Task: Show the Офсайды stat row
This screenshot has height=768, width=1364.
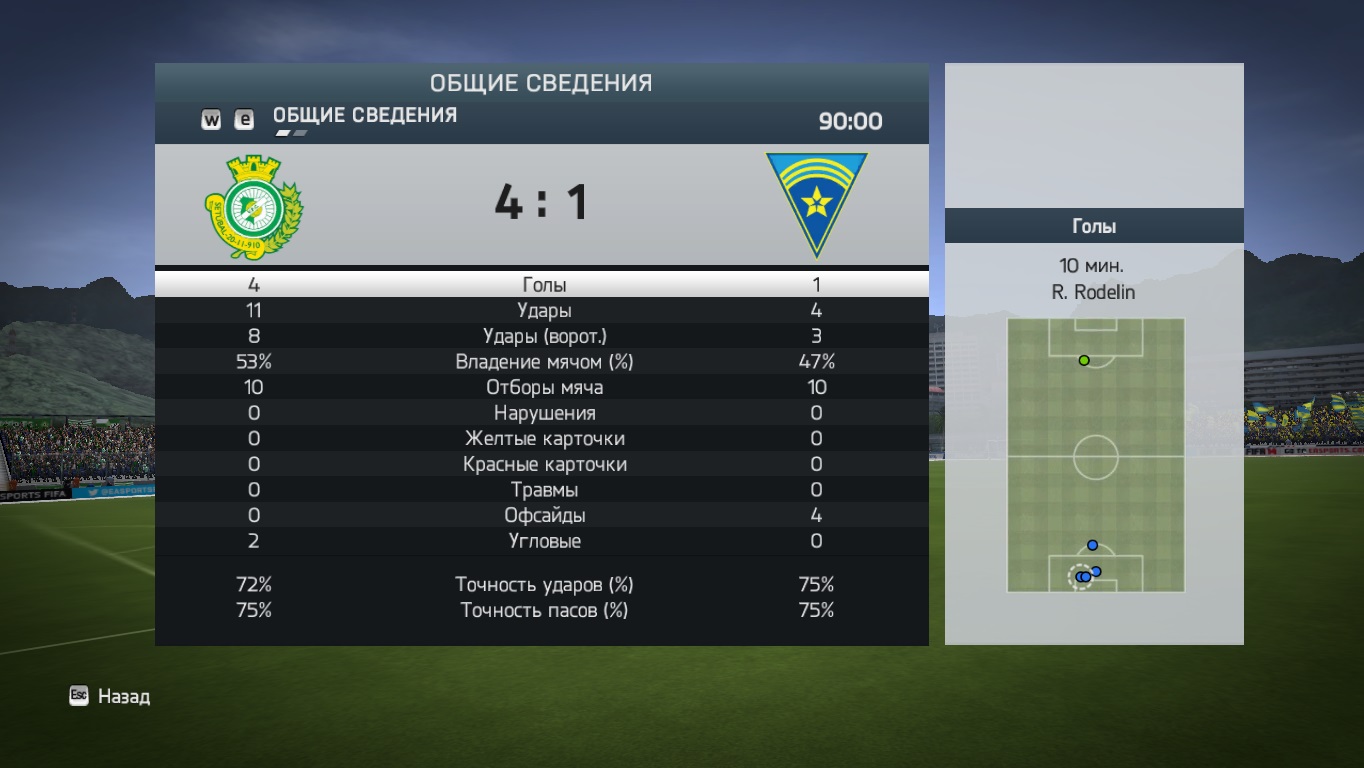Action: 544,516
